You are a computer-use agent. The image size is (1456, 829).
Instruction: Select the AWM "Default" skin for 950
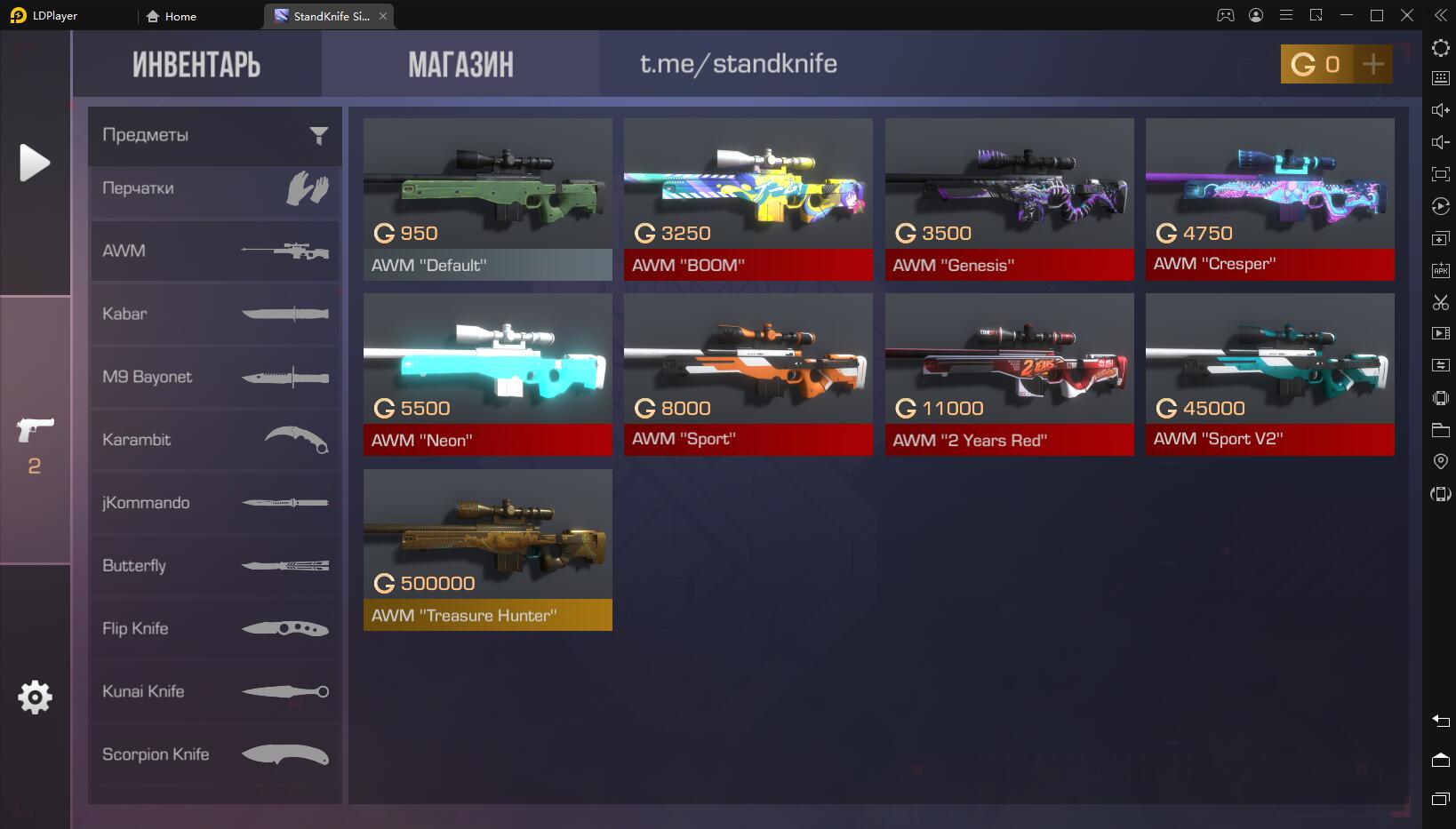[487, 200]
